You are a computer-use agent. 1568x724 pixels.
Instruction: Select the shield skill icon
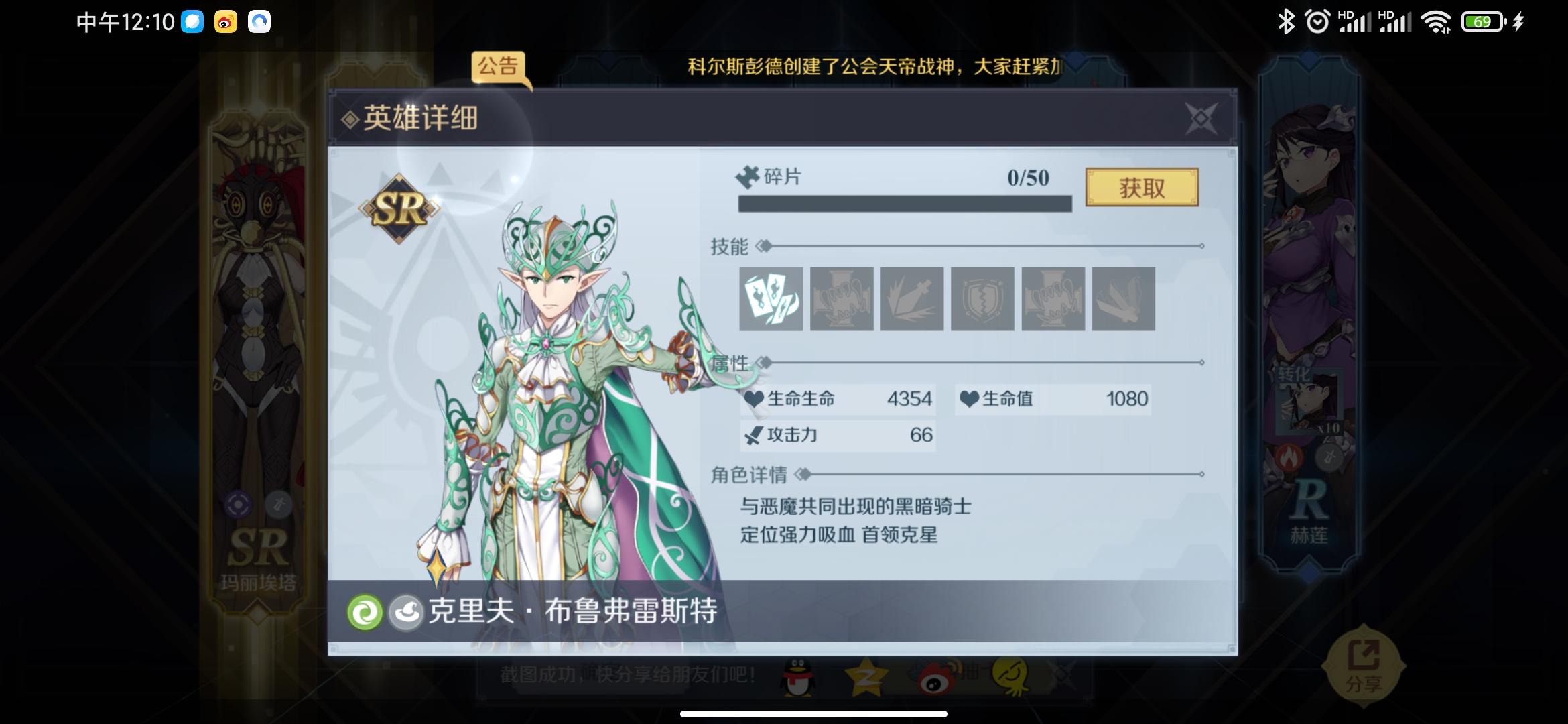coord(980,300)
